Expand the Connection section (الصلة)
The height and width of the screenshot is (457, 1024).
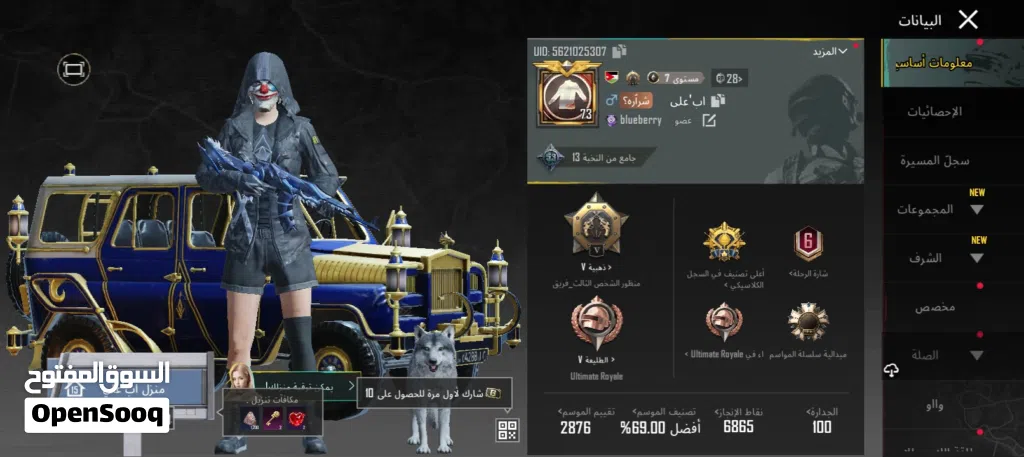click(x=940, y=355)
